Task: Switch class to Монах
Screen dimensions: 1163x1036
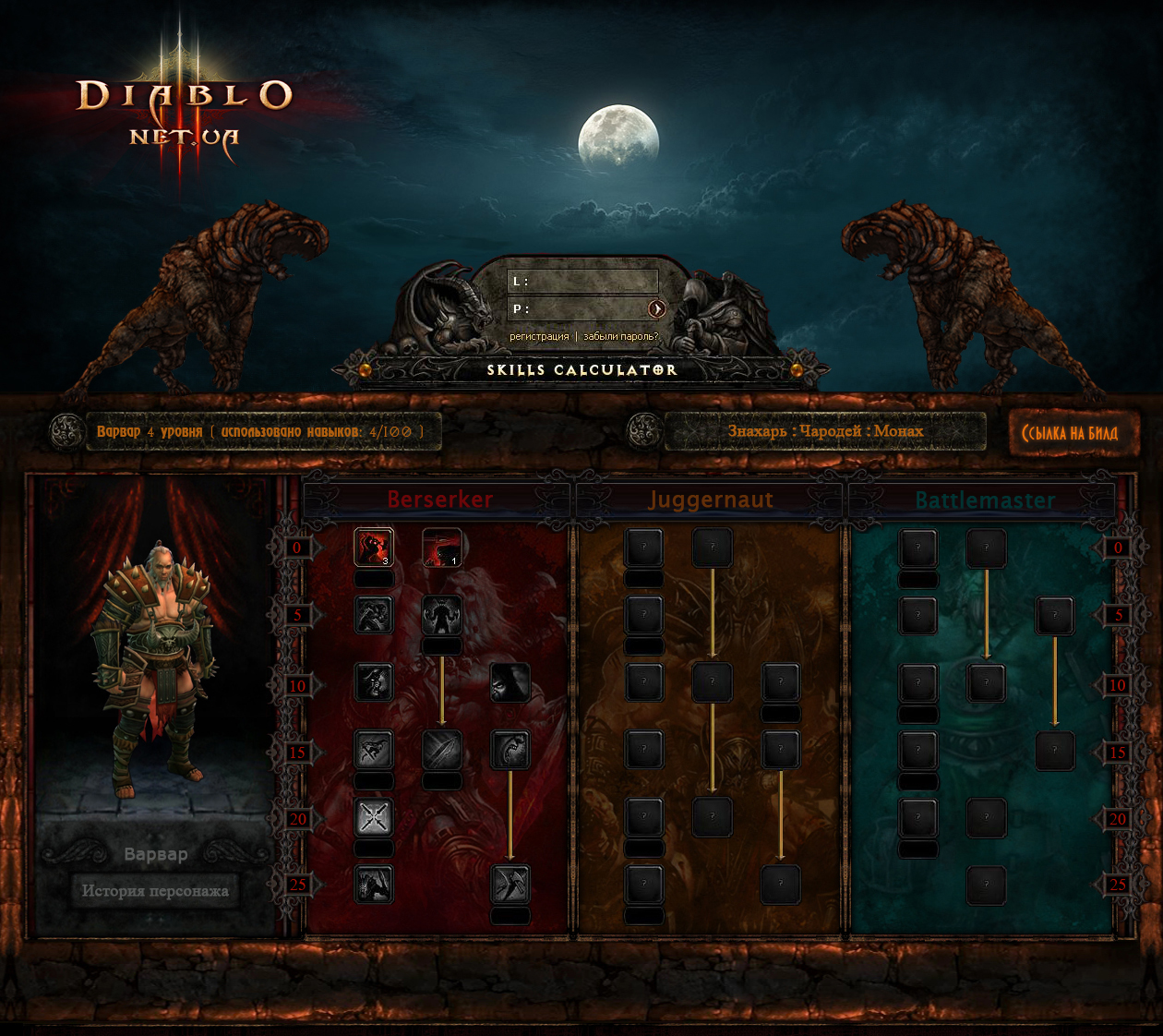Action: point(898,431)
